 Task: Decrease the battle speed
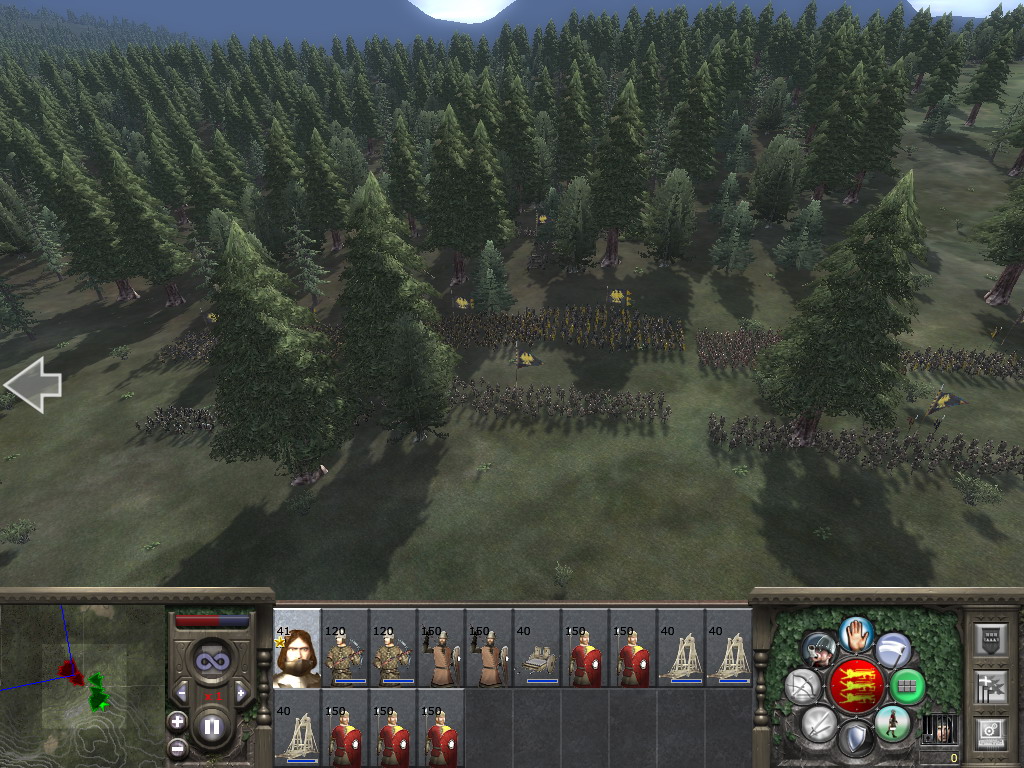pos(181,691)
